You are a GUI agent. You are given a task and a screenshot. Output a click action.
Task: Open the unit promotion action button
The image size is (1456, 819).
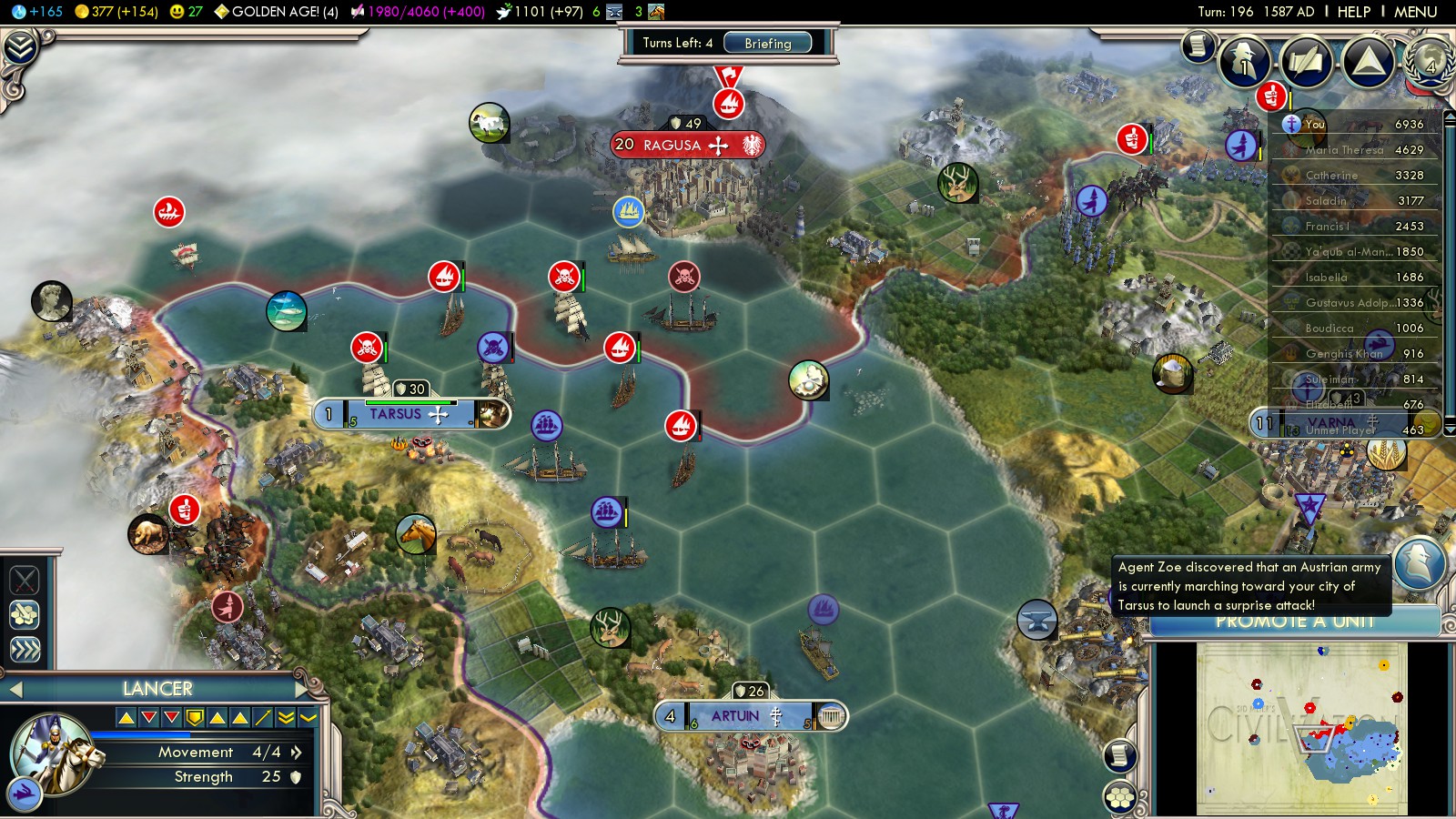(25, 614)
